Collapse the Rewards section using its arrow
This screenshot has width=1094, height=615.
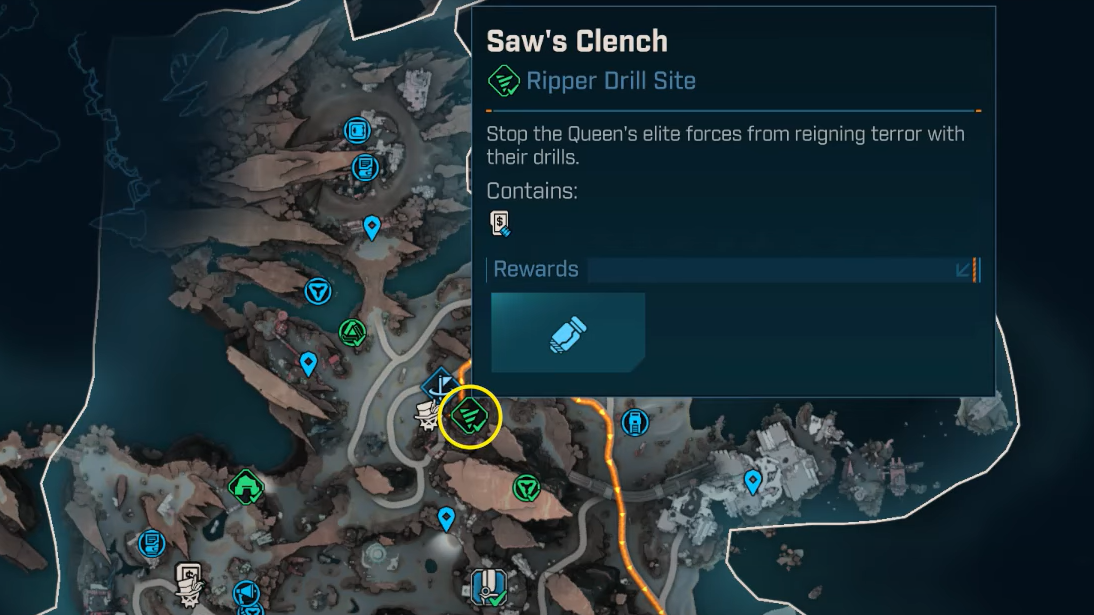point(964,270)
